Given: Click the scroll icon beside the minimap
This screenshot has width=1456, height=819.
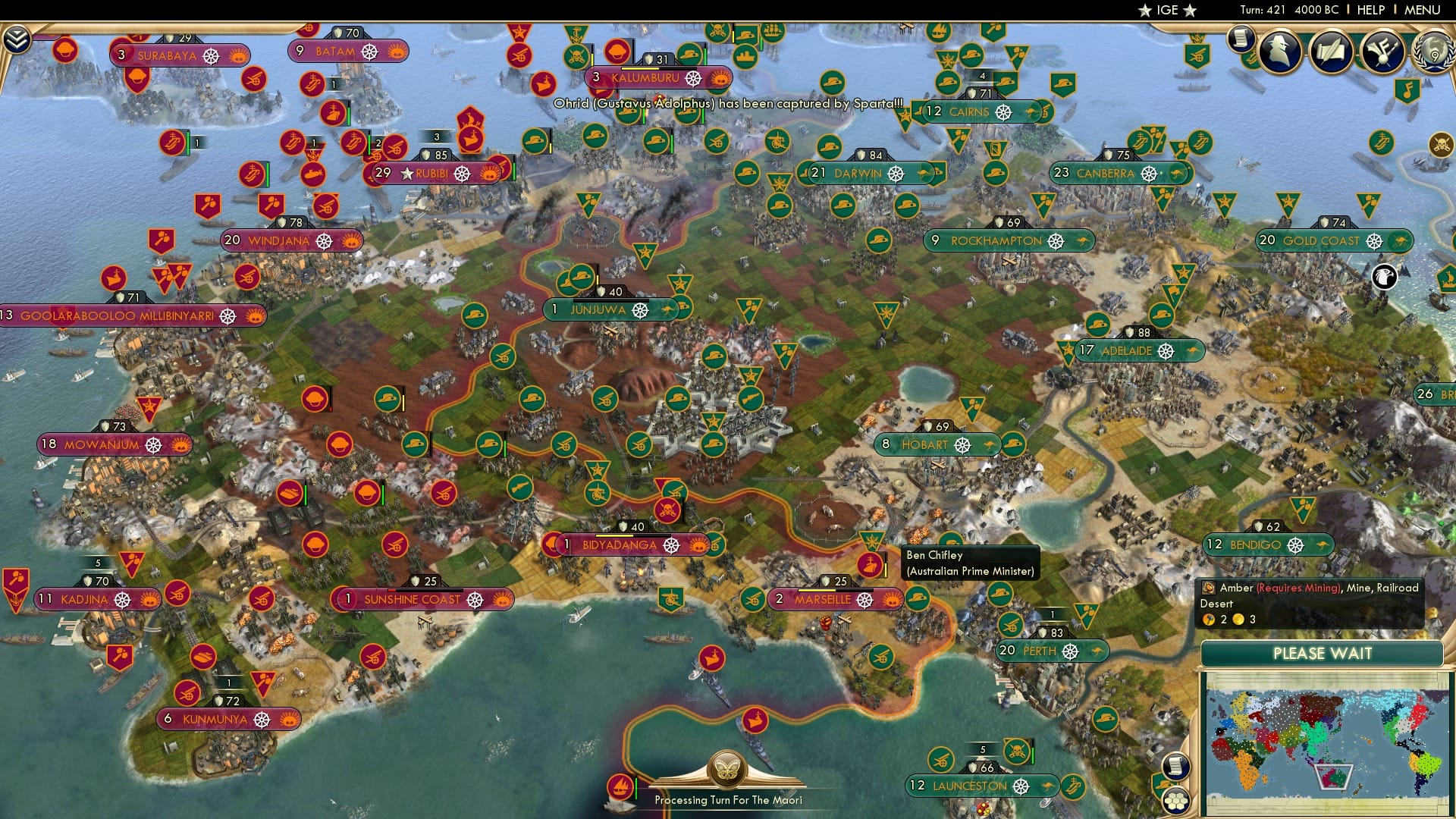Looking at the screenshot, I should coord(1176,767).
